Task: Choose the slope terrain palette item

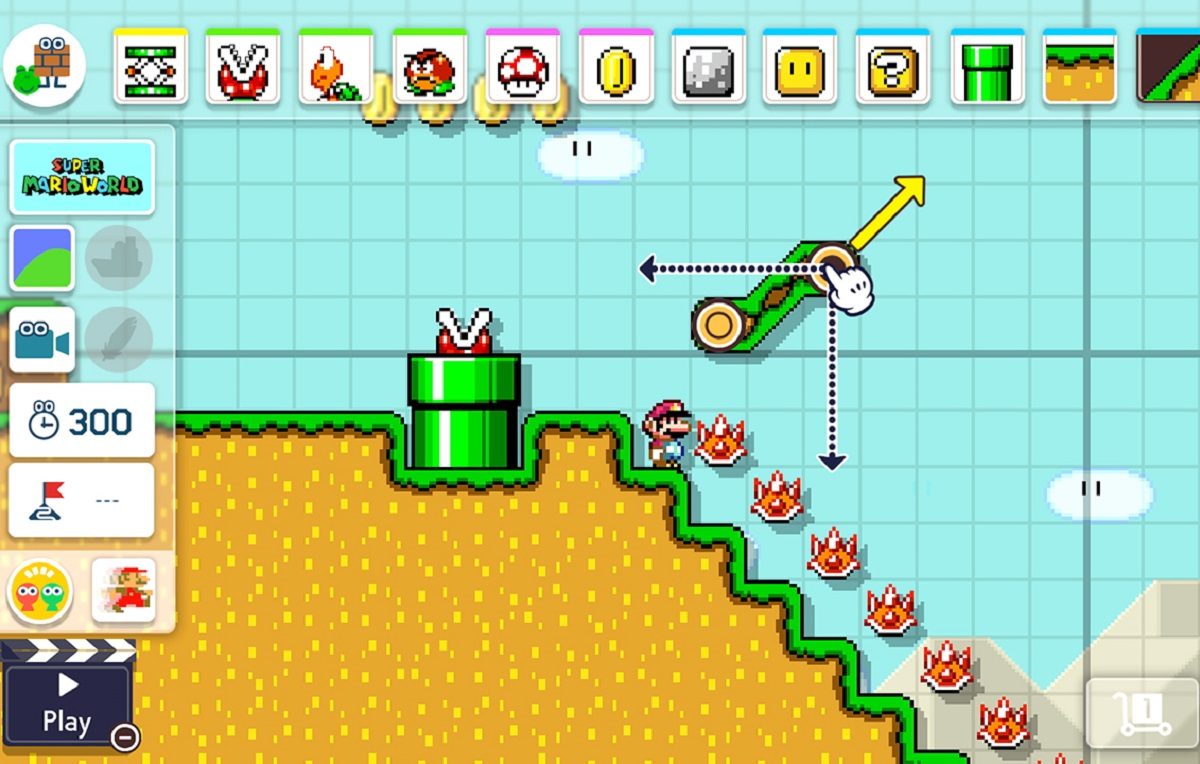Action: pyautogui.click(x=1170, y=68)
